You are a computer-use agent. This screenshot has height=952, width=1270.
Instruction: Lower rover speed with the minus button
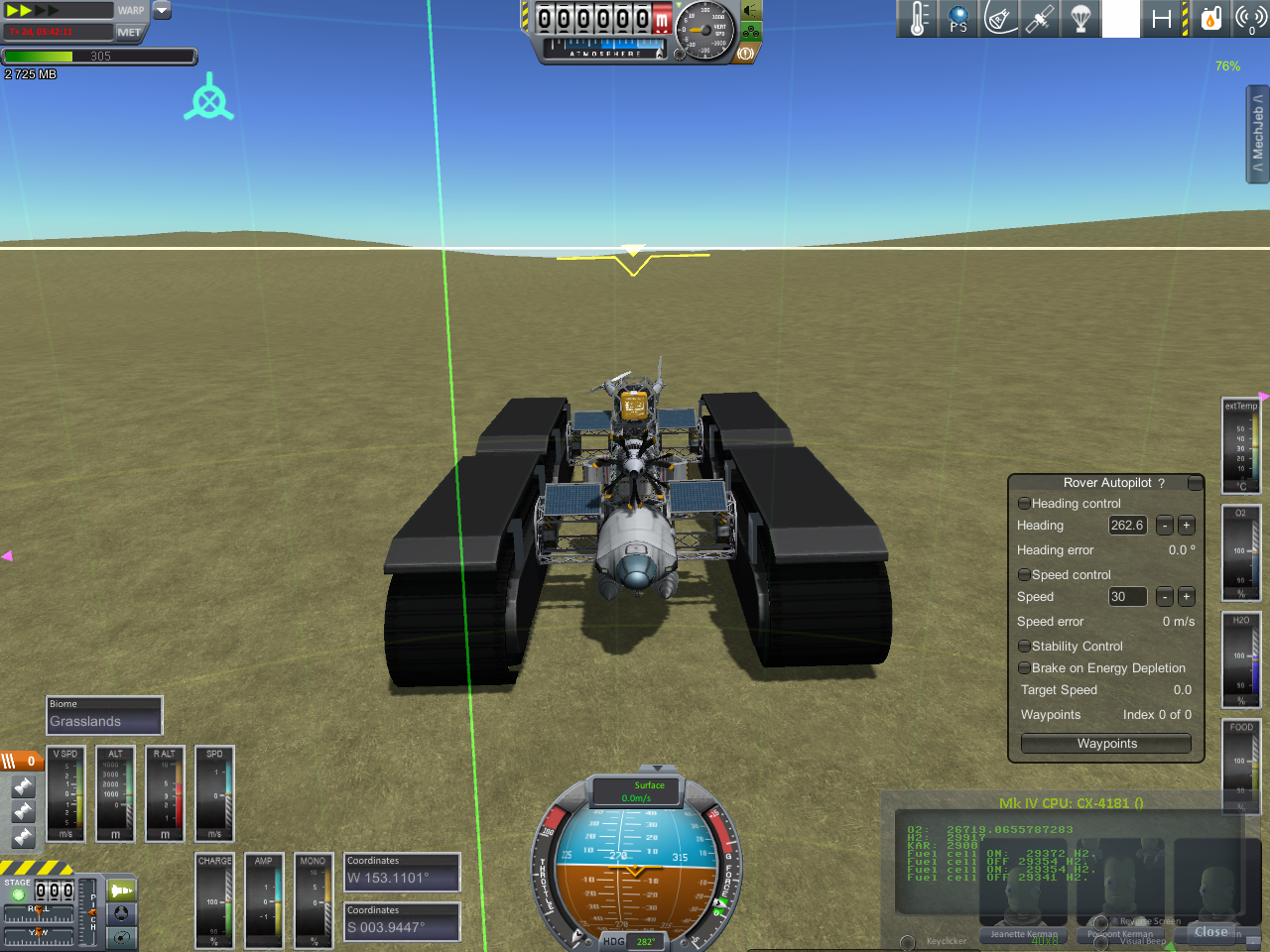(x=1165, y=597)
